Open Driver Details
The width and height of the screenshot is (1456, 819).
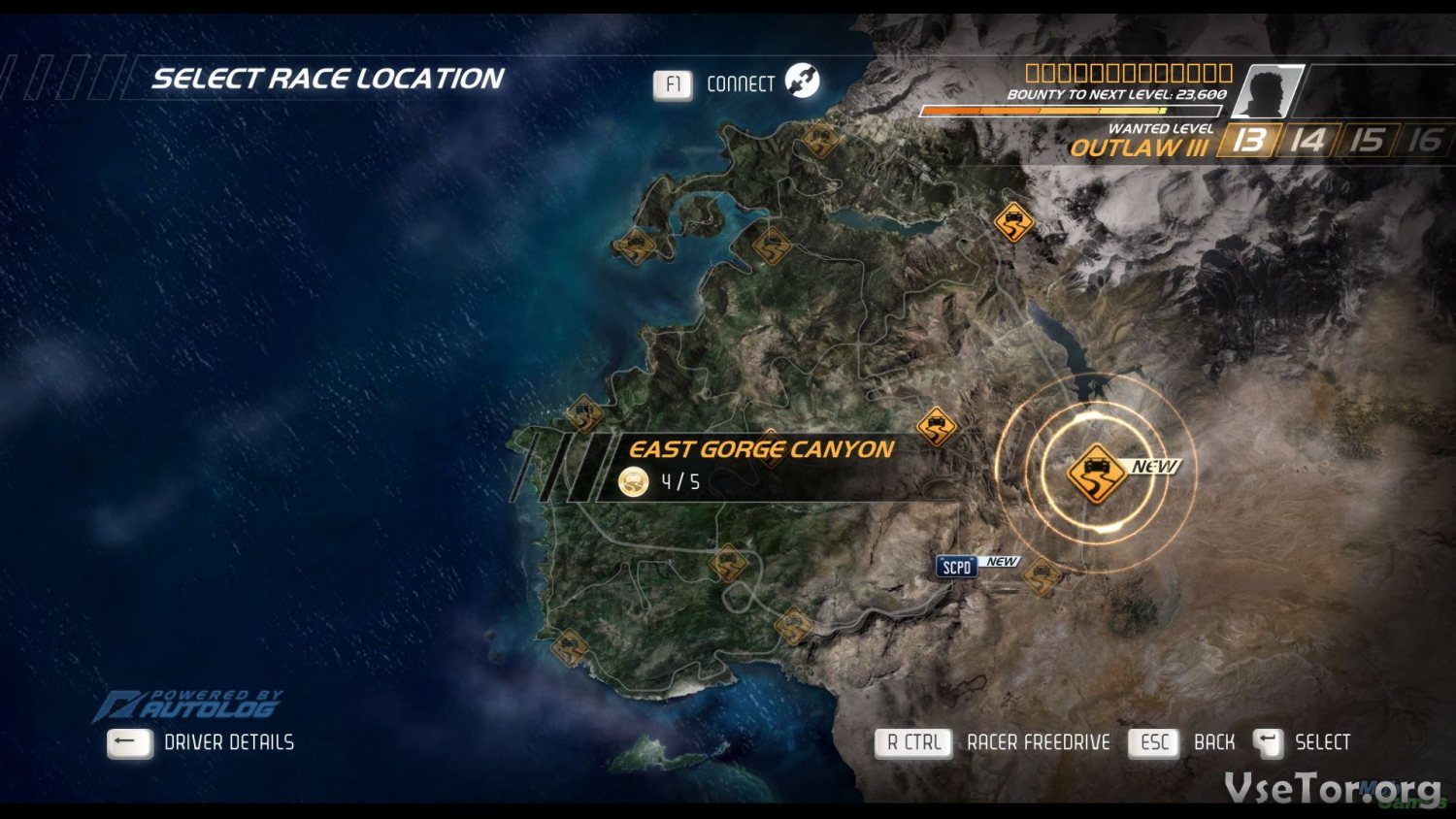(x=228, y=742)
